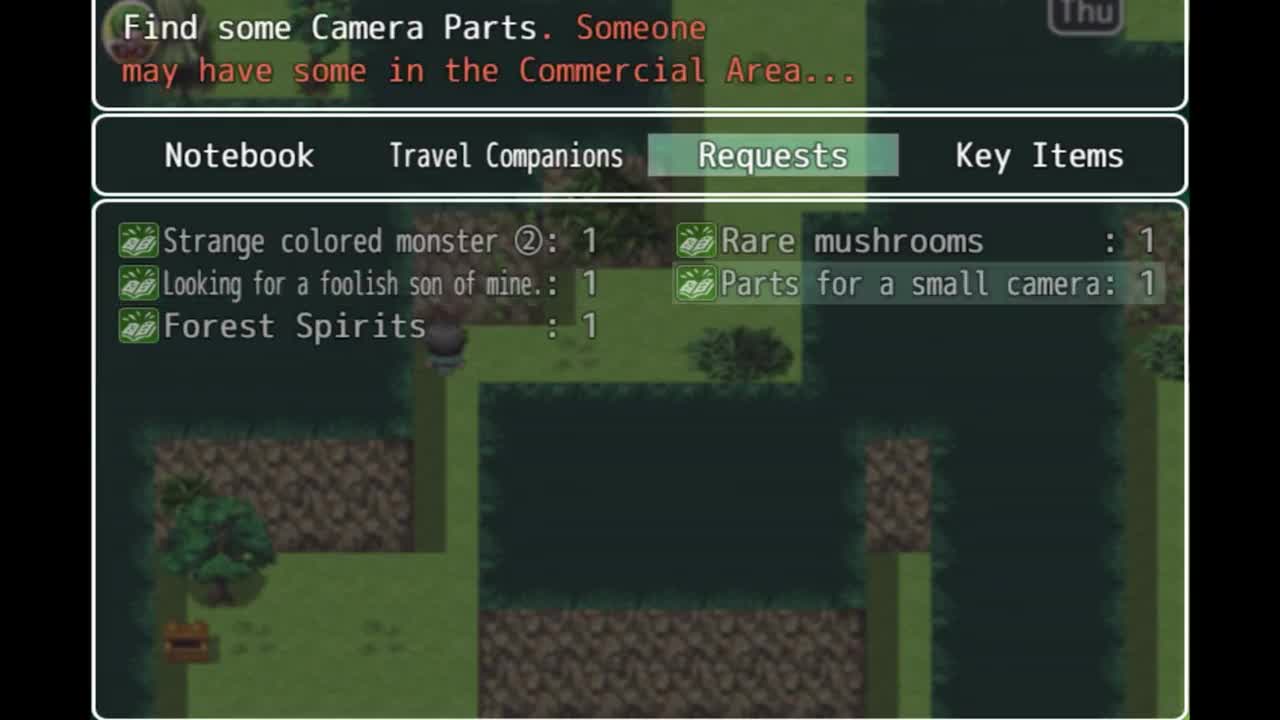Show the Key Items tab
Viewport: 1280px width, 720px height.
1039,156
